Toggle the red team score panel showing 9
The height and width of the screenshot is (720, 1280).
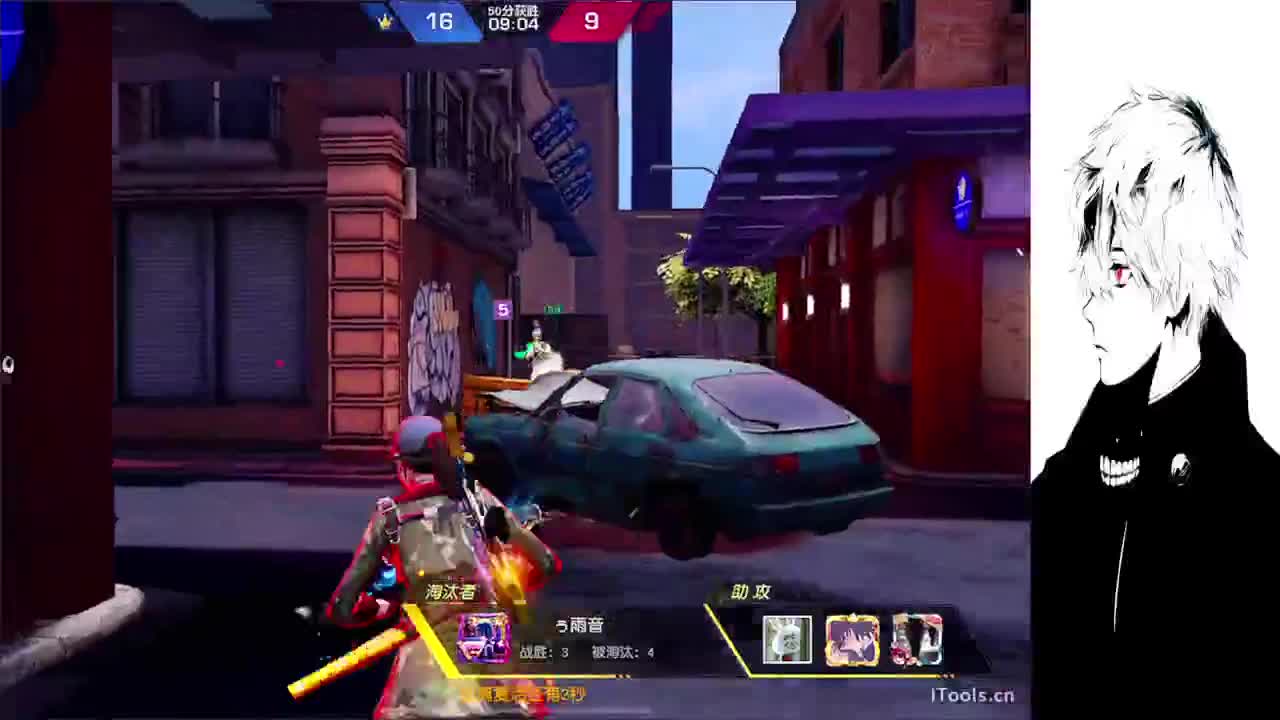[x=594, y=22]
